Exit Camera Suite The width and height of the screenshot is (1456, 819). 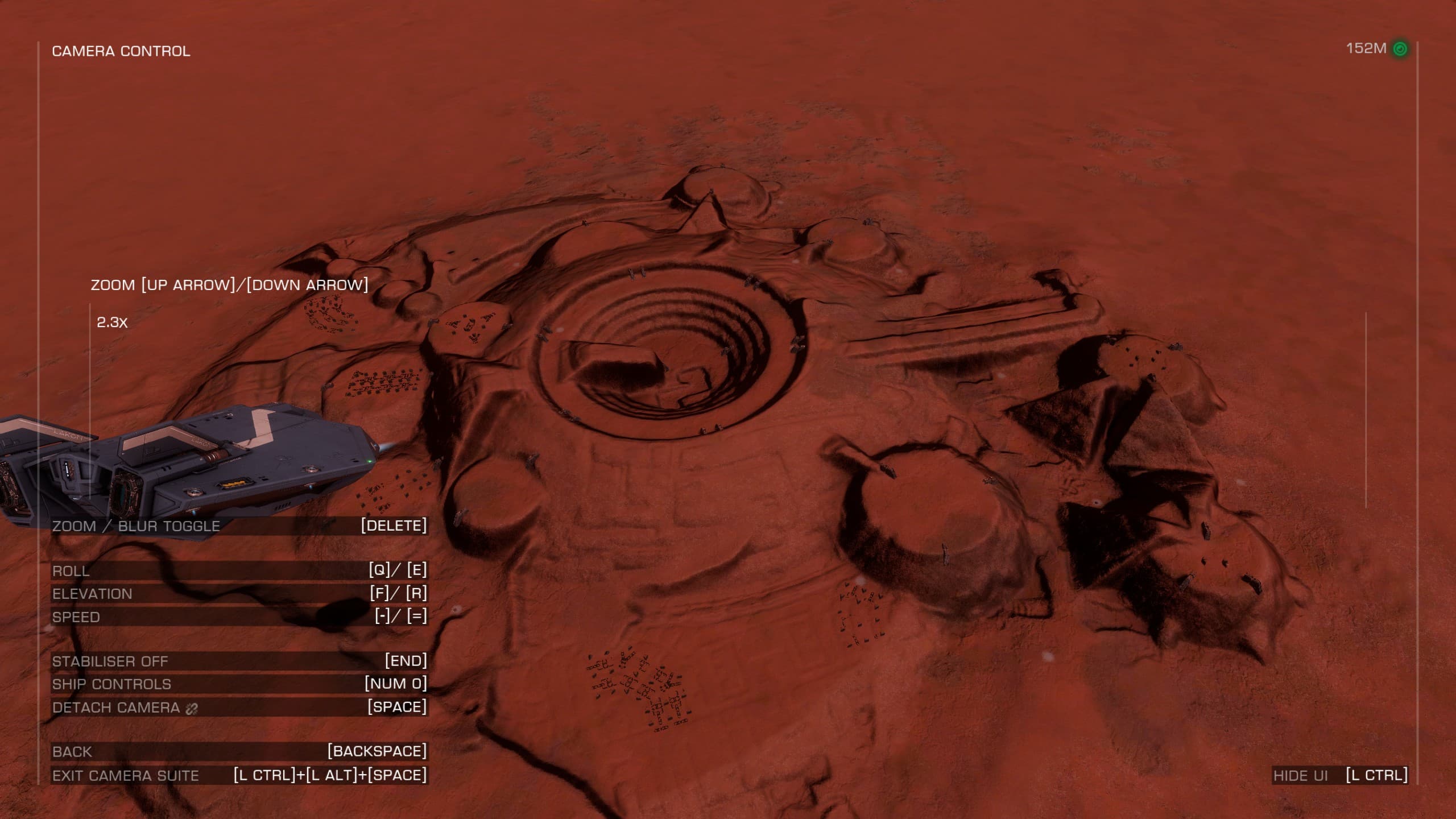tap(239, 775)
